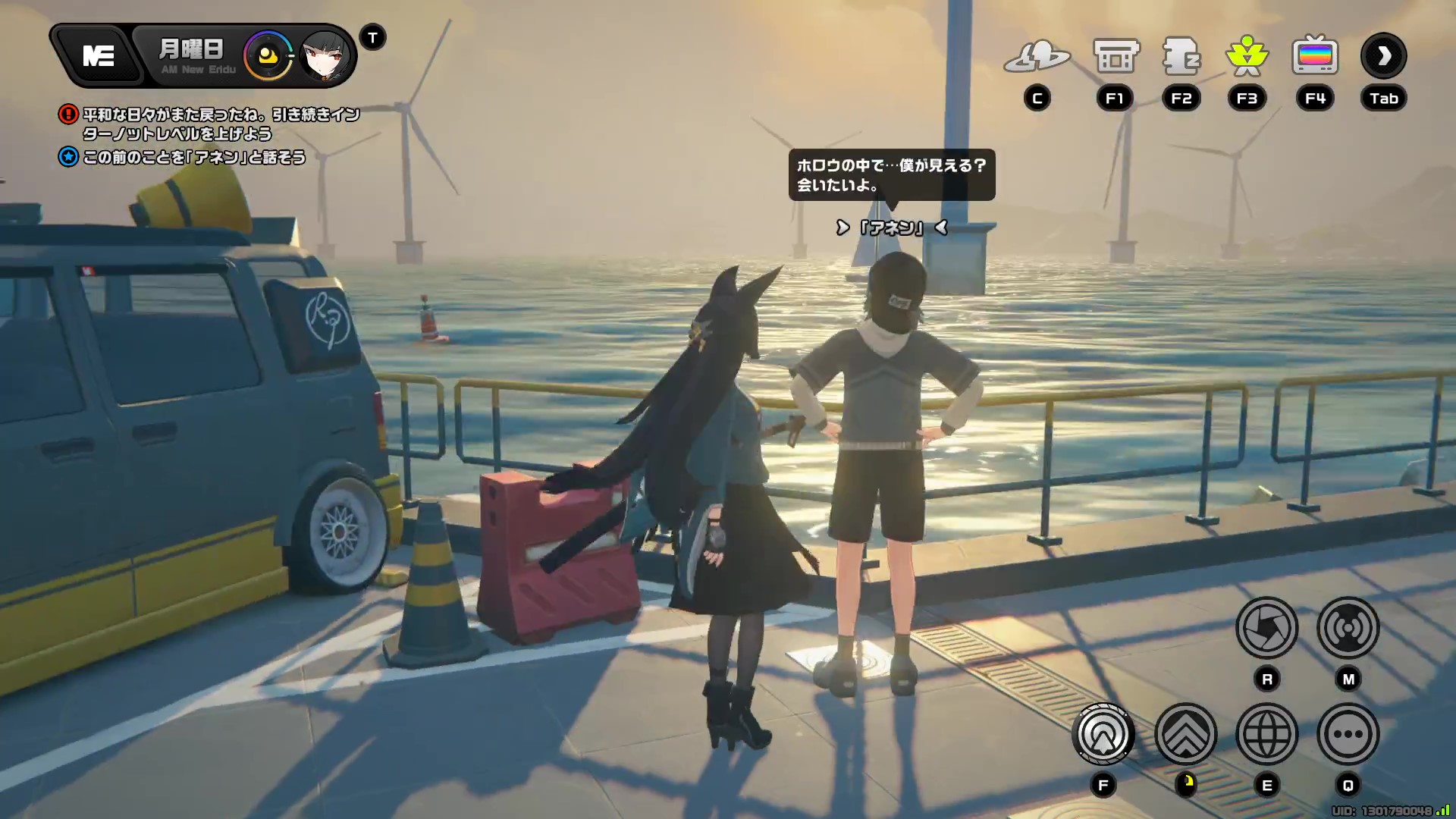The image size is (1456, 819).
Task: Open the planet-shaped icon in the top bar
Action: [1037, 57]
